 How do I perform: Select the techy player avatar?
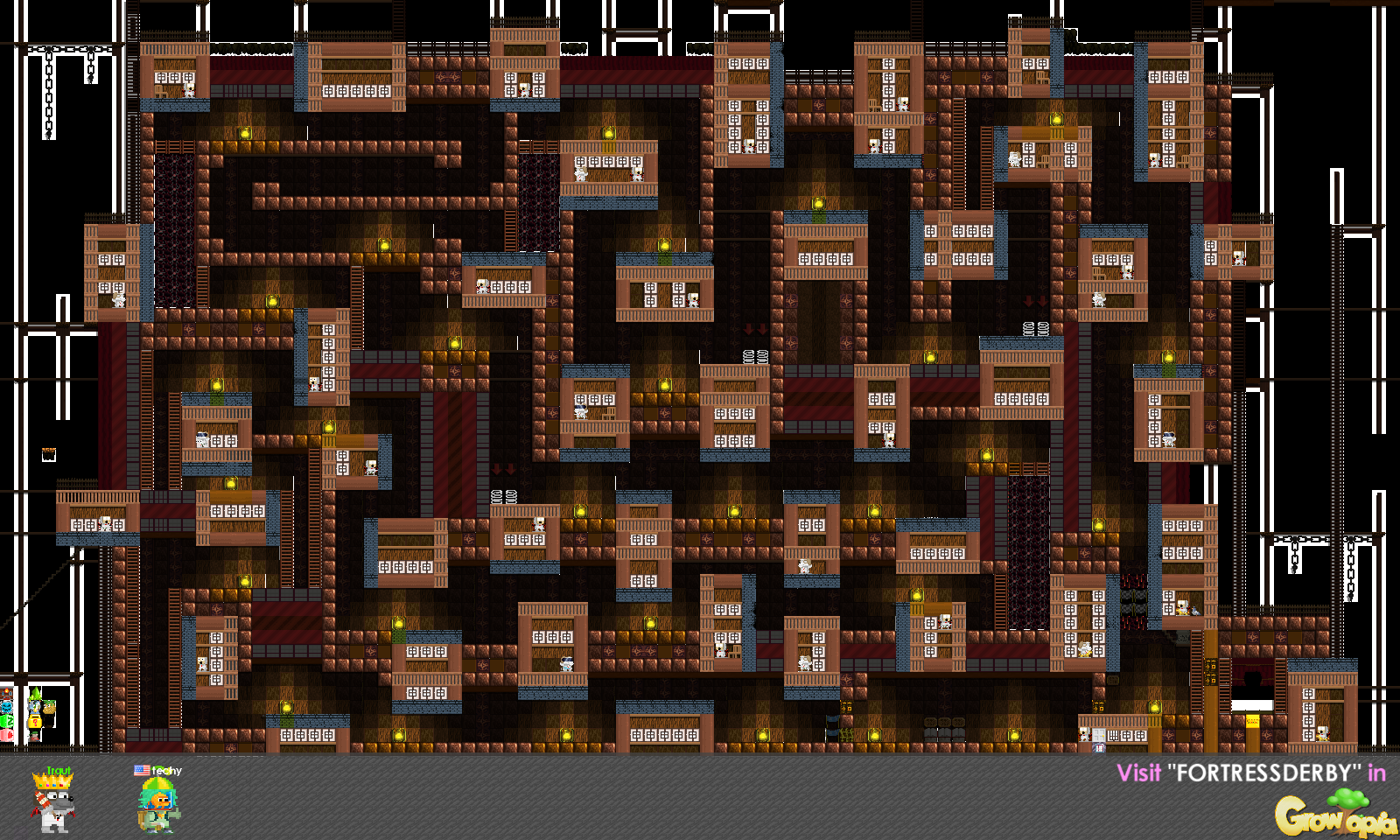tap(157, 804)
